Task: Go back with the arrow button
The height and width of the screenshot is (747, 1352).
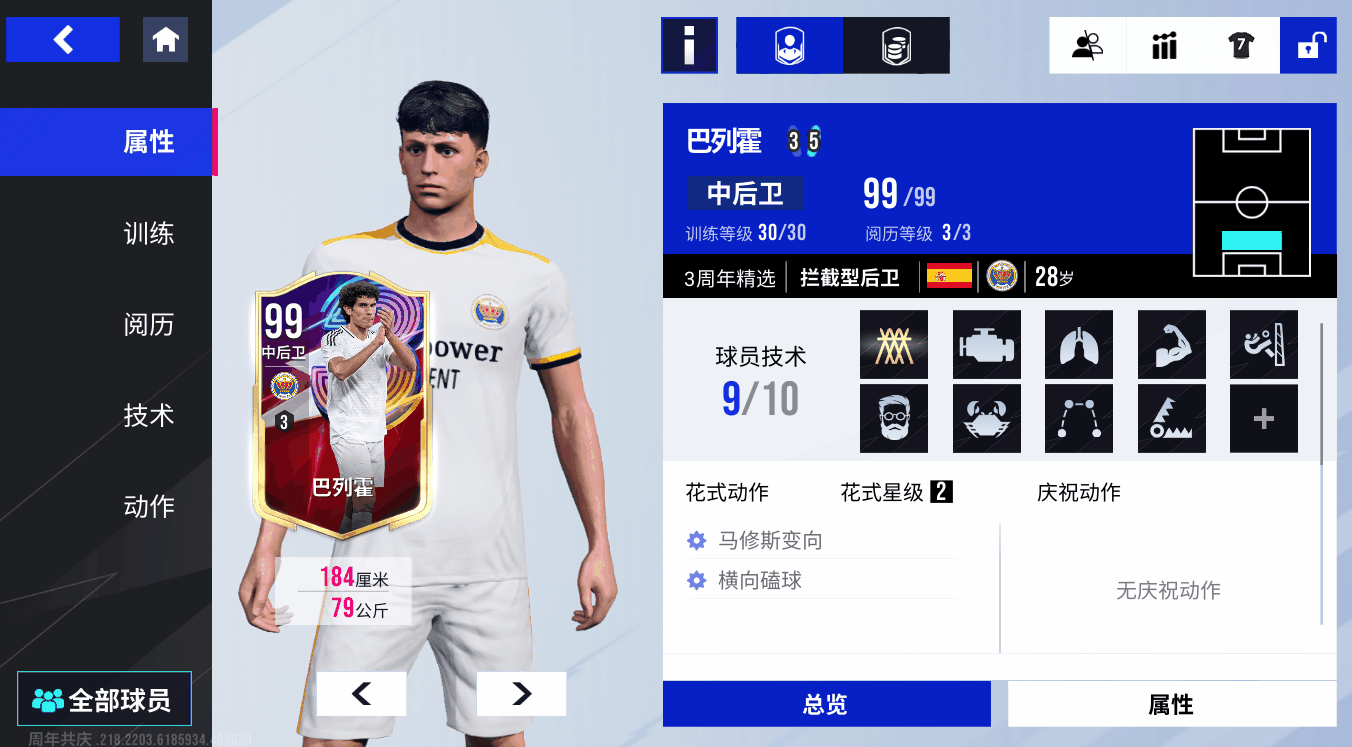Action: [x=63, y=40]
